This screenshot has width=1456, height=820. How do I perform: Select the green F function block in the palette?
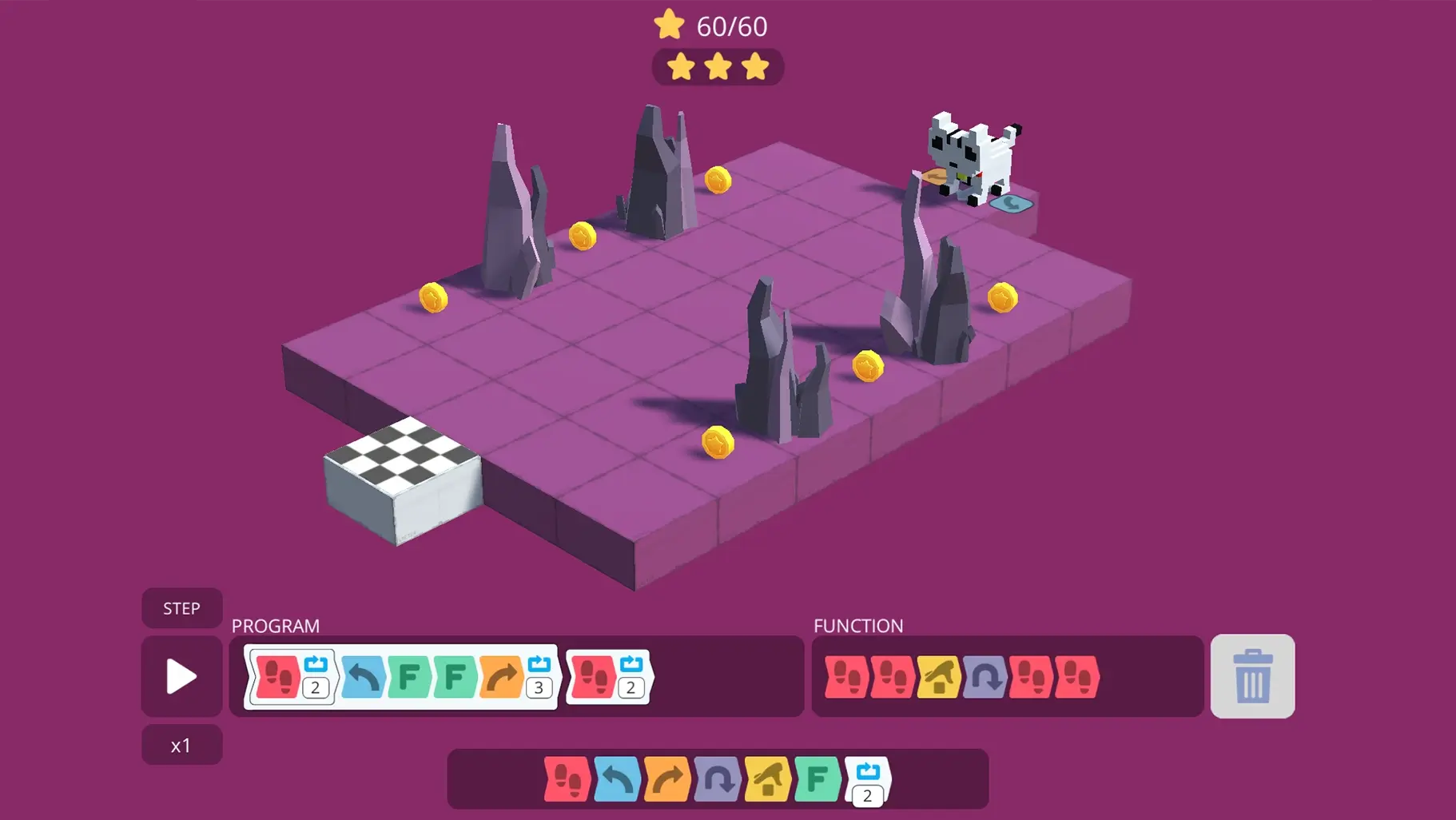point(817,779)
